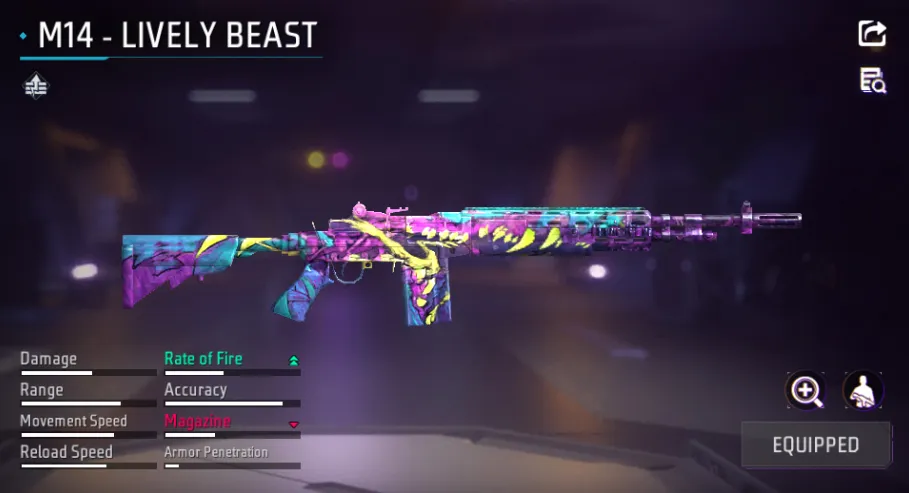This screenshot has width=909, height=493.
Task: Click the EQUIPPED button
Action: [815, 445]
